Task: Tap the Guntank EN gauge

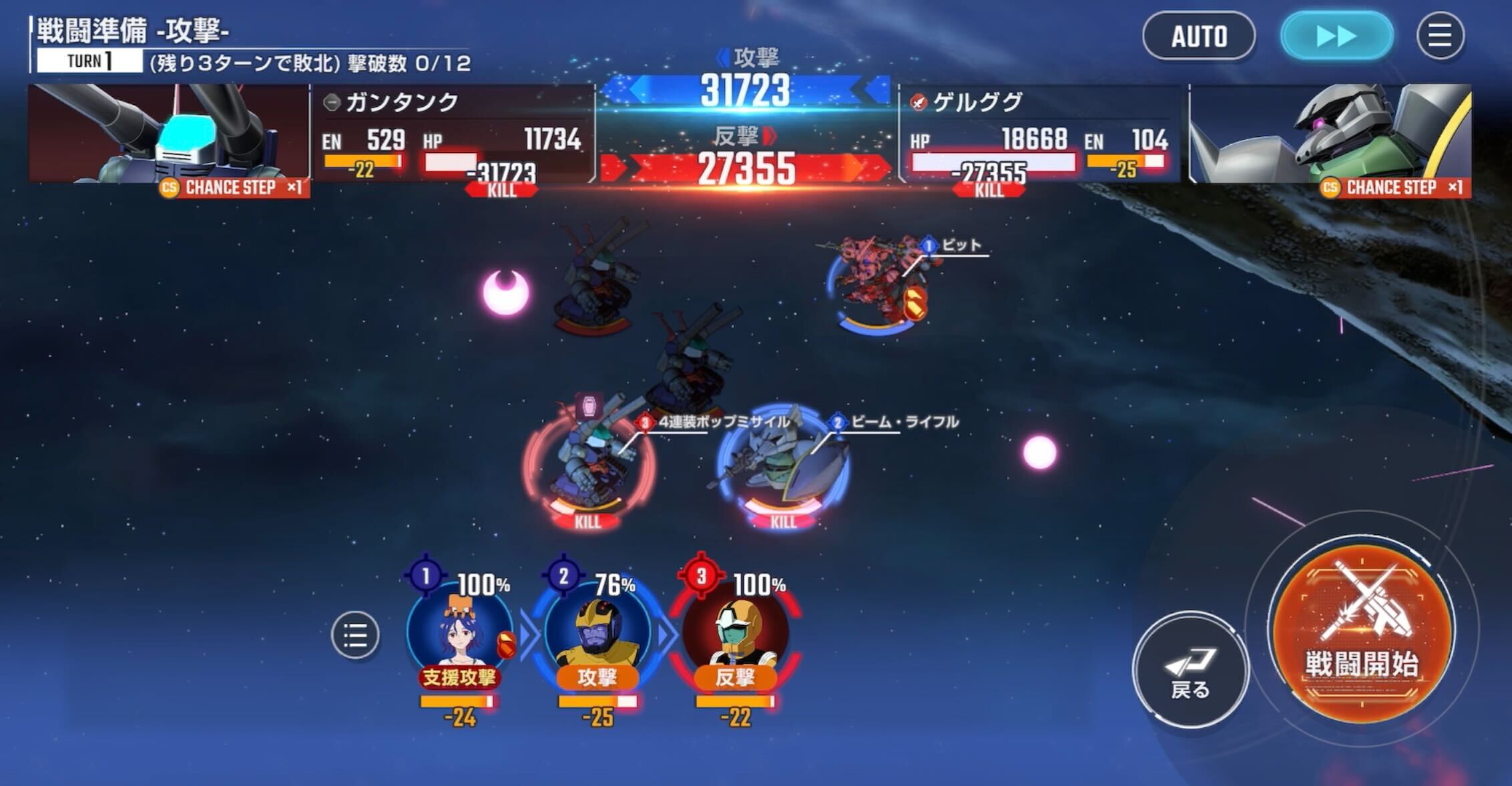Action: [x=360, y=160]
